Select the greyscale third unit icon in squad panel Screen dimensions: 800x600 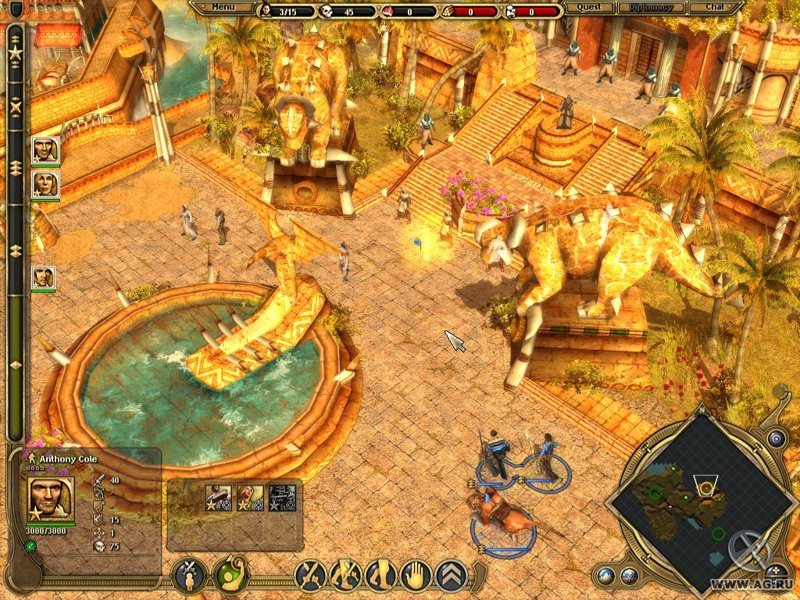tap(282, 497)
